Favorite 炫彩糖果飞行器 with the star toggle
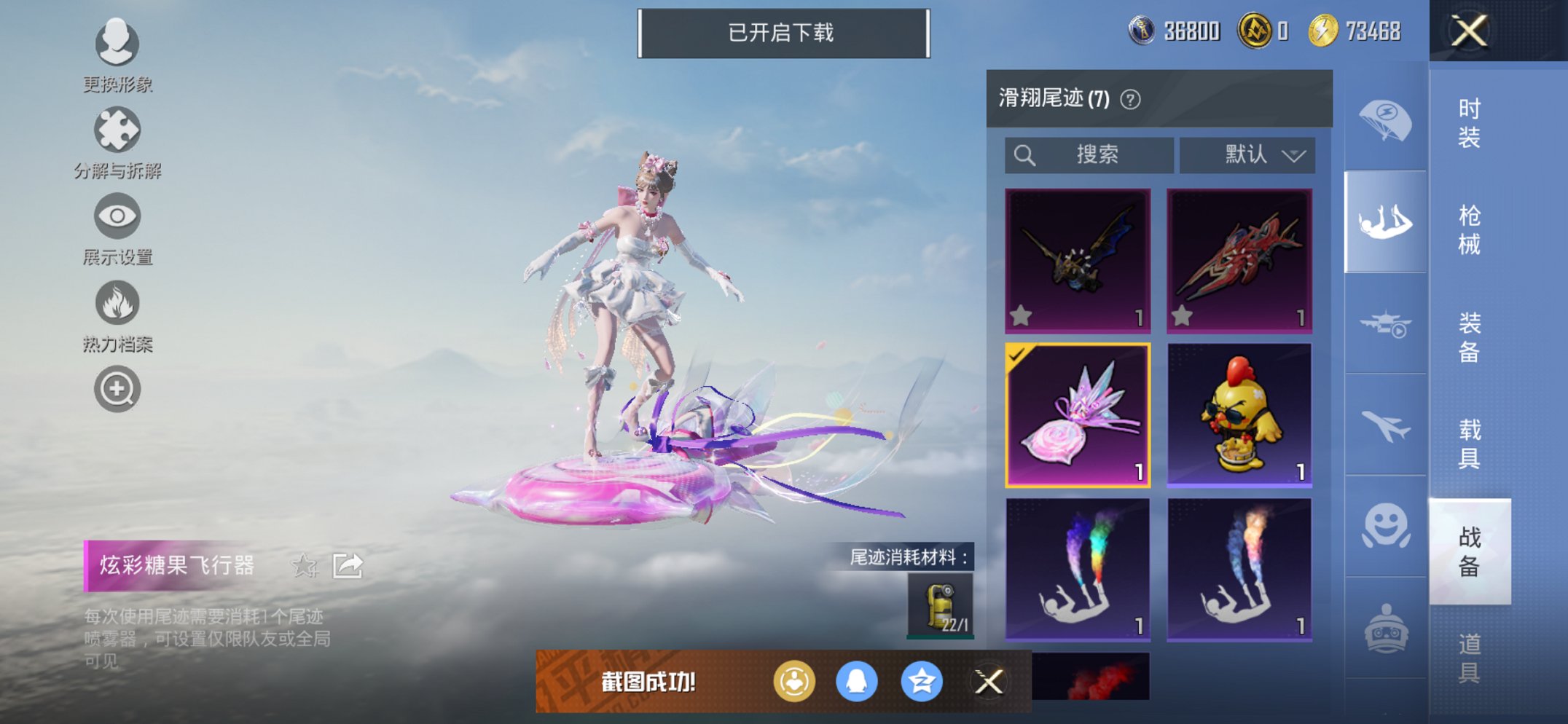Image resolution: width=1568 pixels, height=724 pixels. click(x=306, y=564)
